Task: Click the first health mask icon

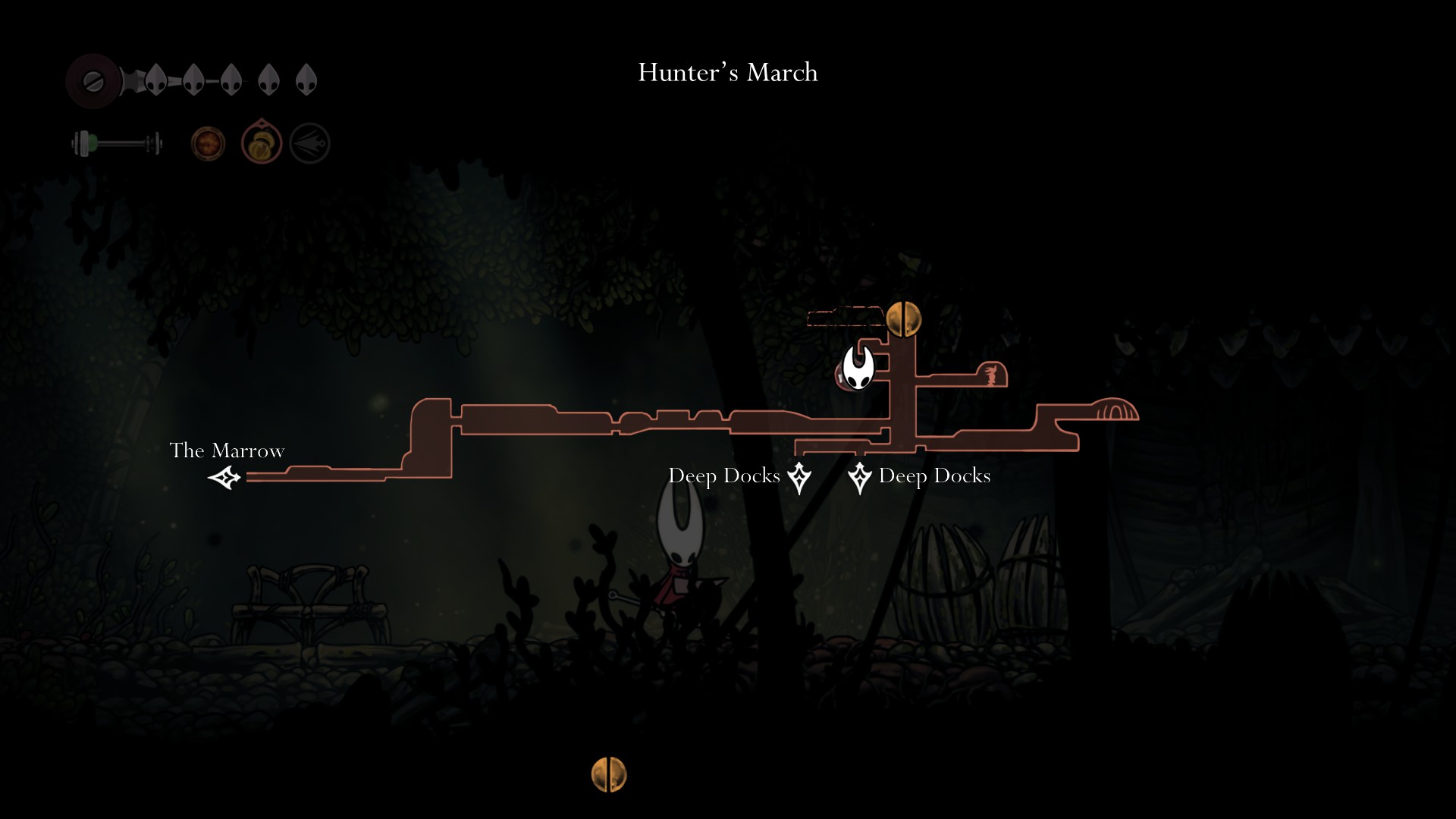Action: pos(157,80)
